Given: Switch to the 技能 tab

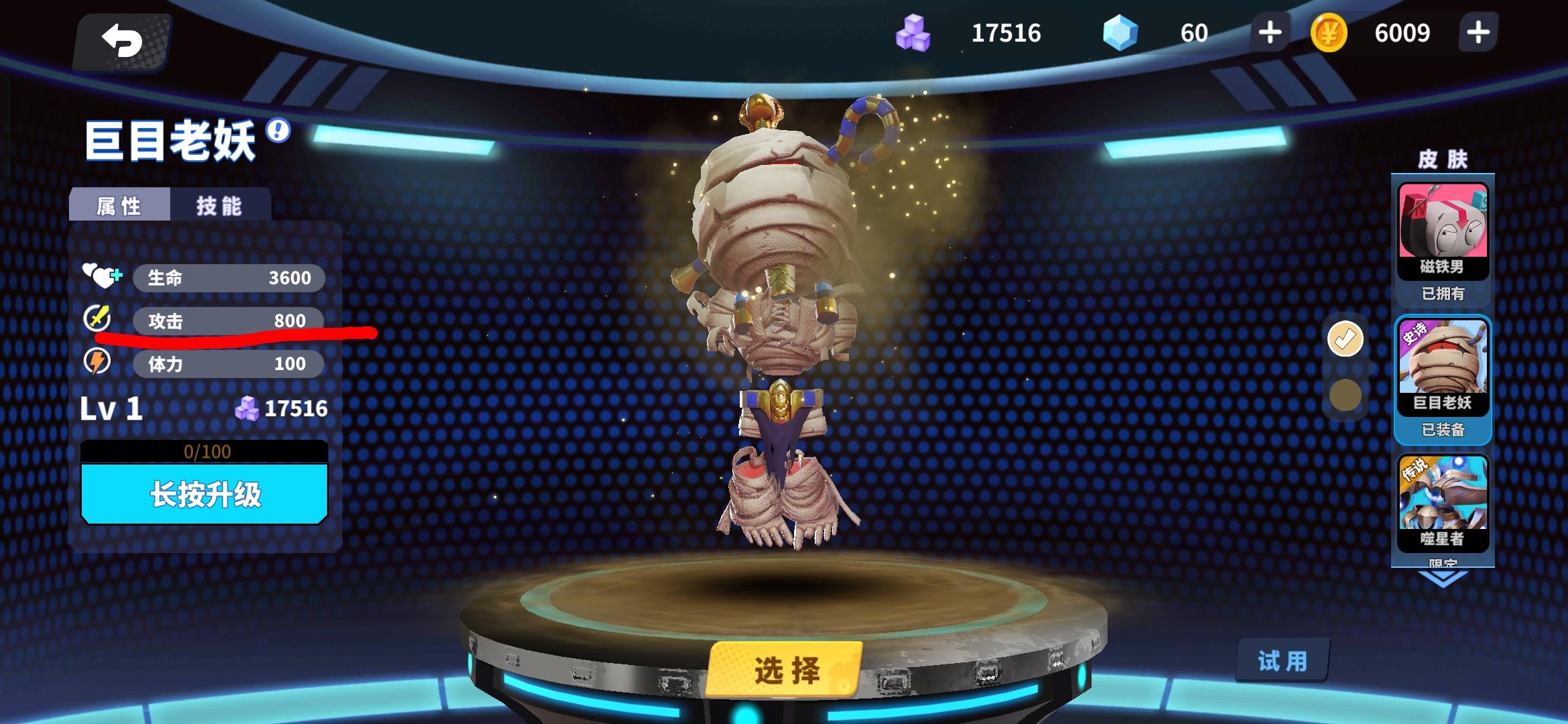Looking at the screenshot, I should pyautogui.click(x=218, y=205).
